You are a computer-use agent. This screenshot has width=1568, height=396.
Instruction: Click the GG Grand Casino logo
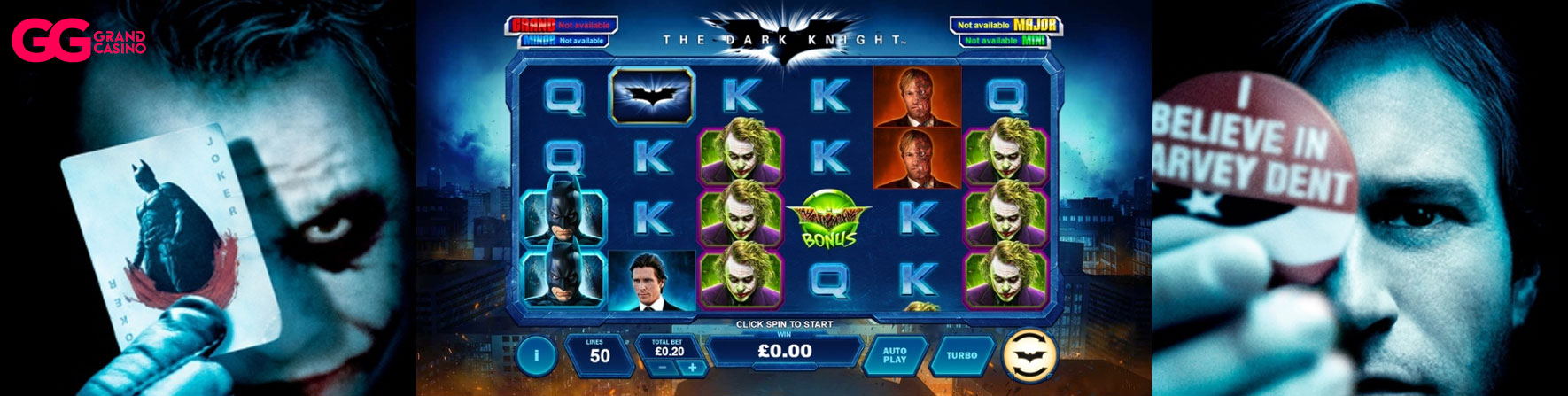pos(78,42)
